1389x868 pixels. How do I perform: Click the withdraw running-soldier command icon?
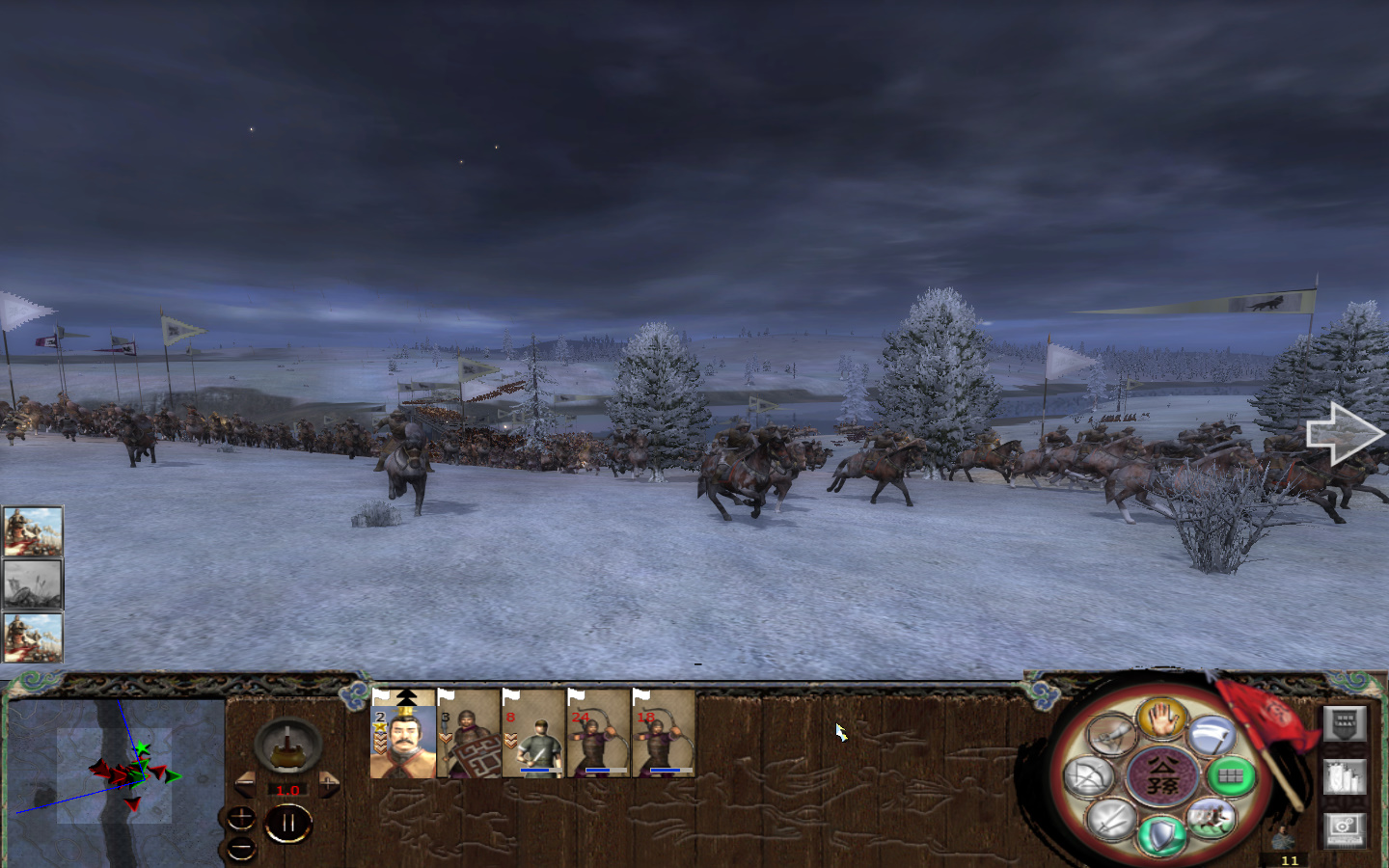tap(1211, 817)
